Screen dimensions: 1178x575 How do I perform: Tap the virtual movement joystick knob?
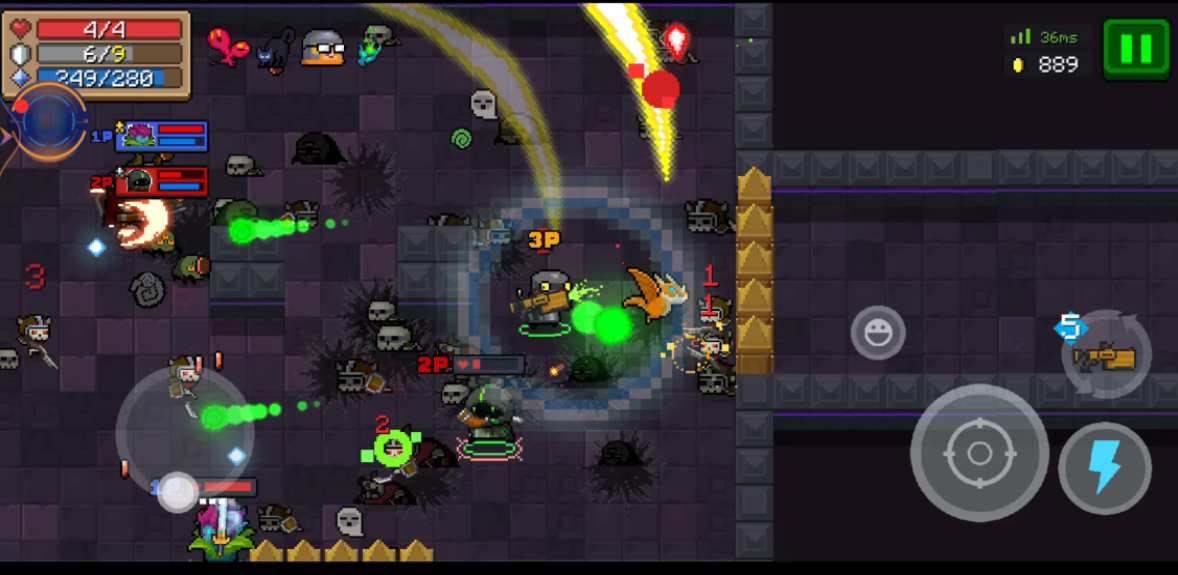[178, 491]
